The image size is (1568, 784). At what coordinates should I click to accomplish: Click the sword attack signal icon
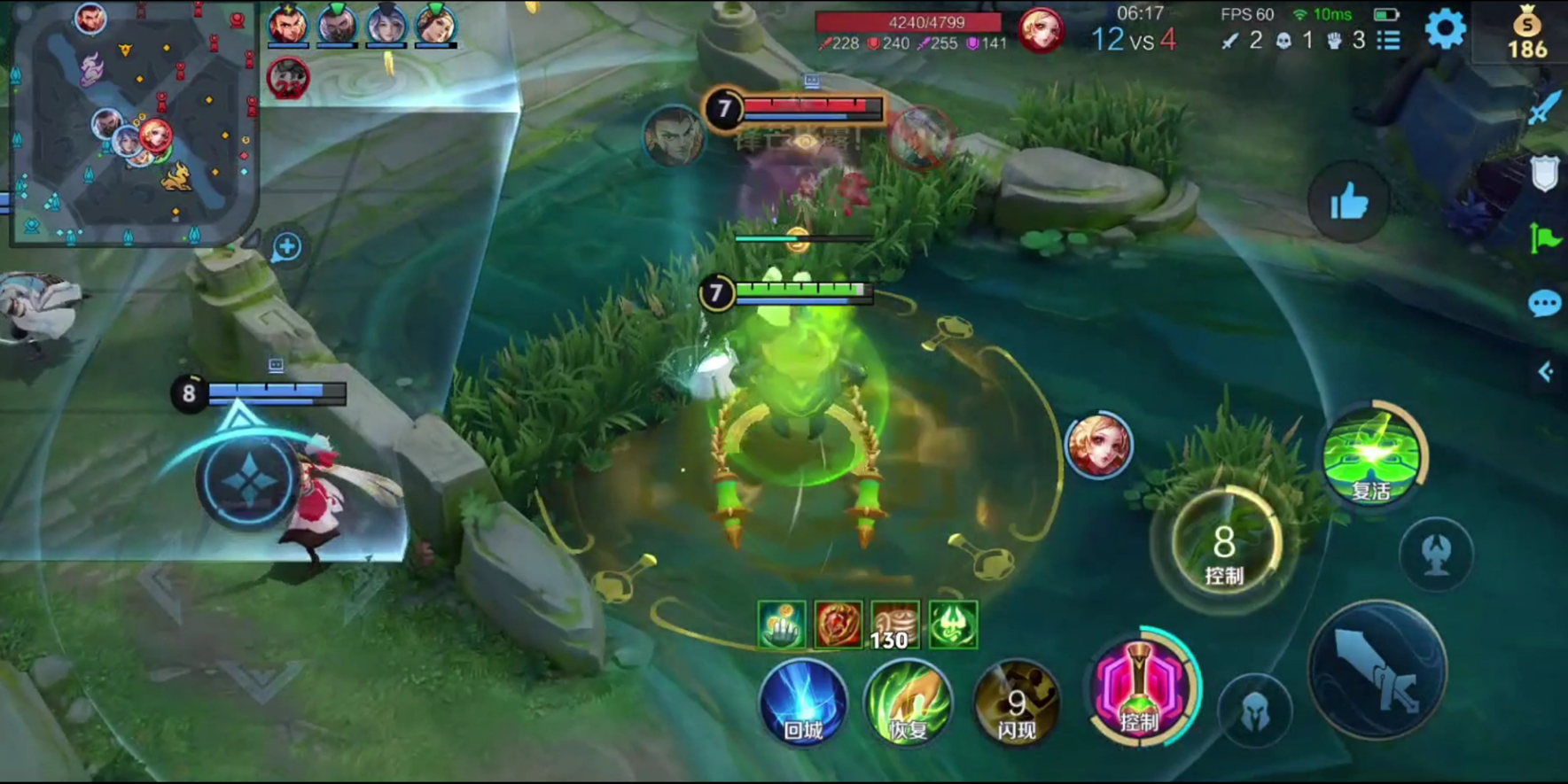[x=1543, y=108]
